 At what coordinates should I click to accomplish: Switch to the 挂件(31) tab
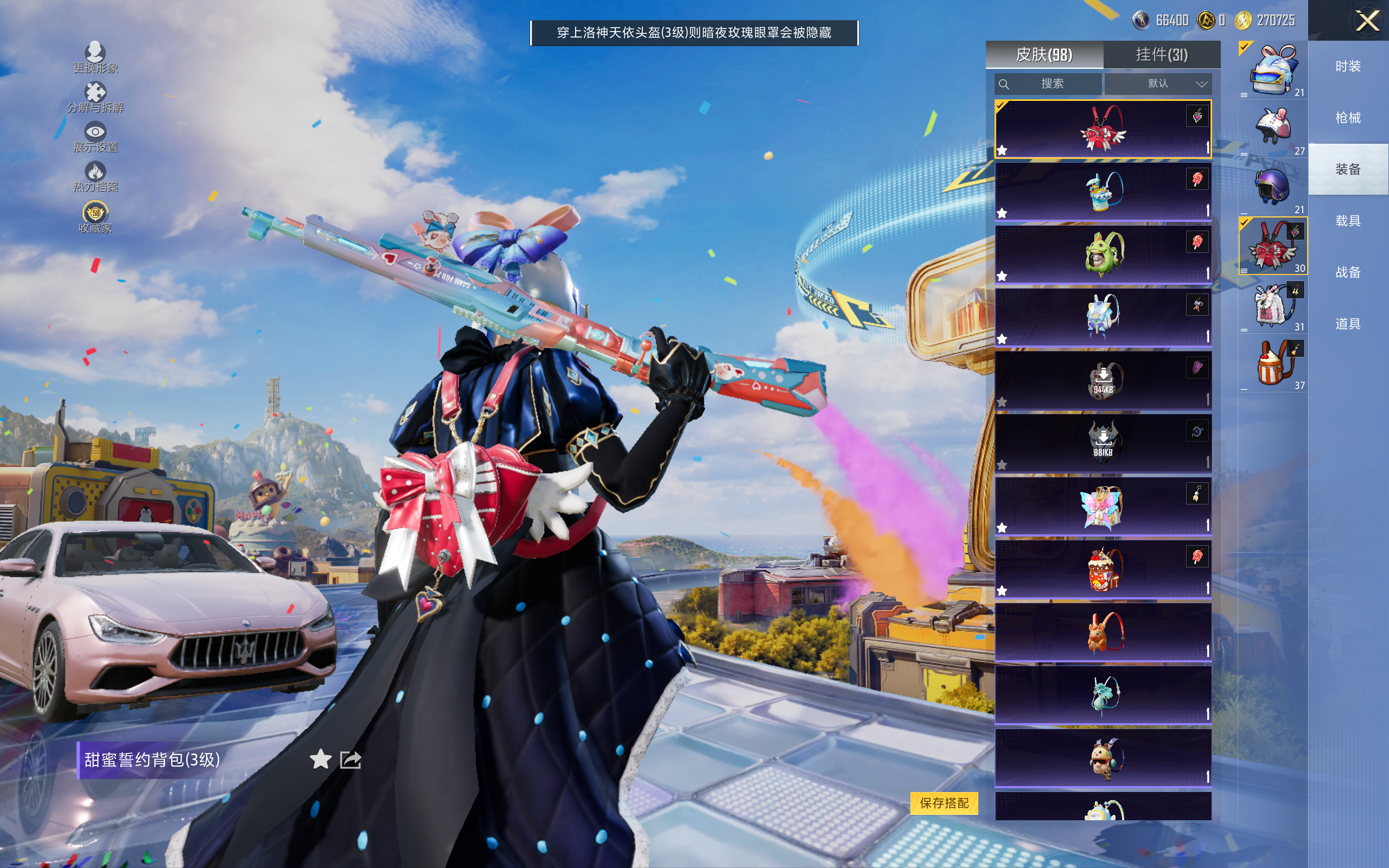1161,55
